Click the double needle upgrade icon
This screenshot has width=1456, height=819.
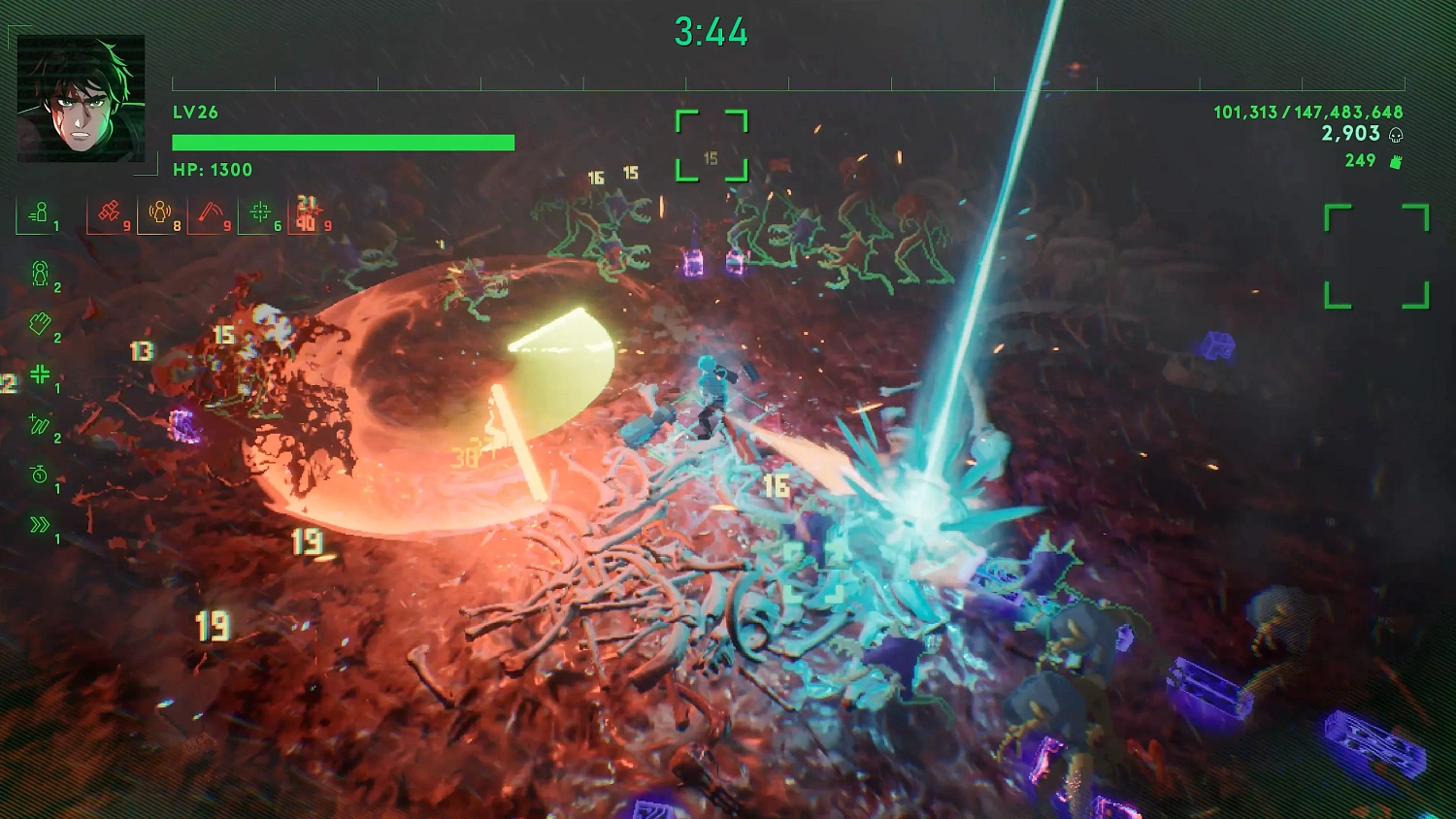point(39,423)
